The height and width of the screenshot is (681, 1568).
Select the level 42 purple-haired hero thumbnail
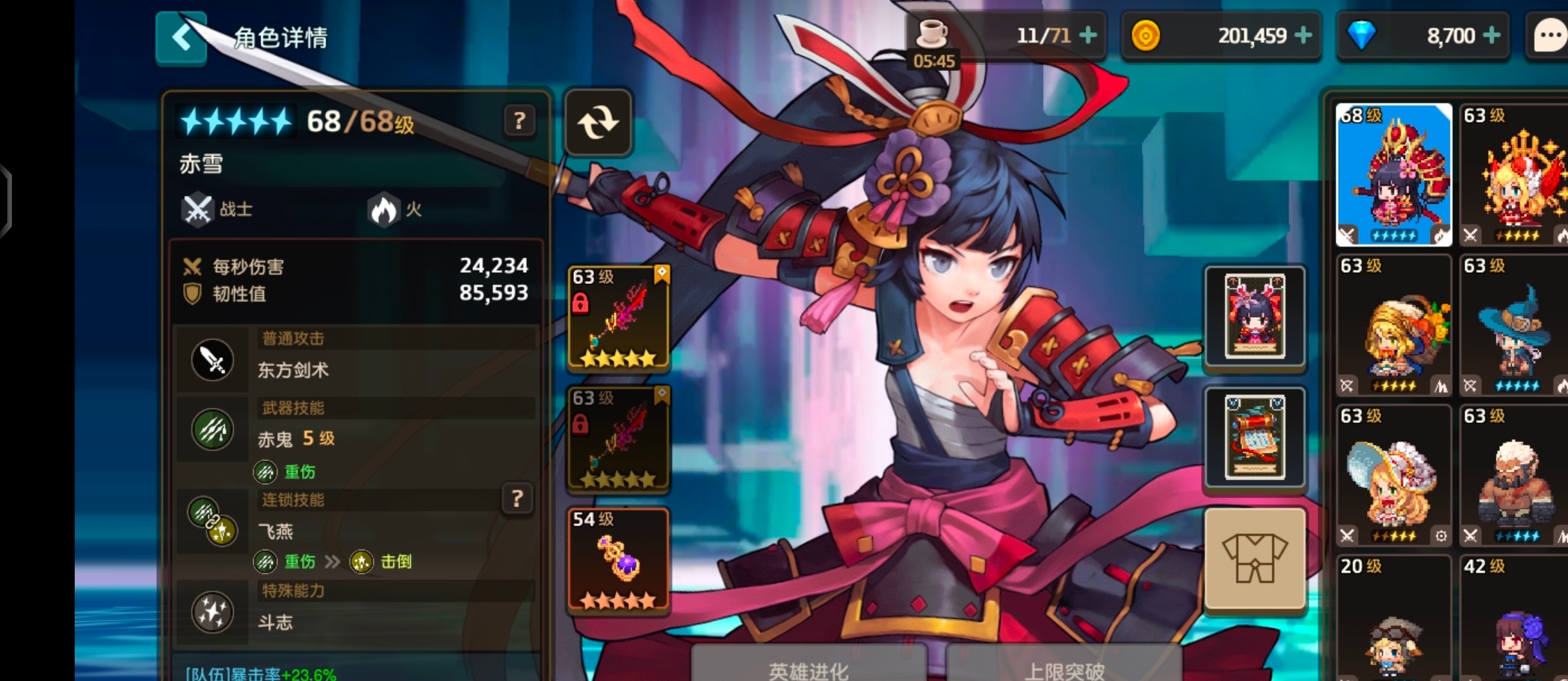1513,620
